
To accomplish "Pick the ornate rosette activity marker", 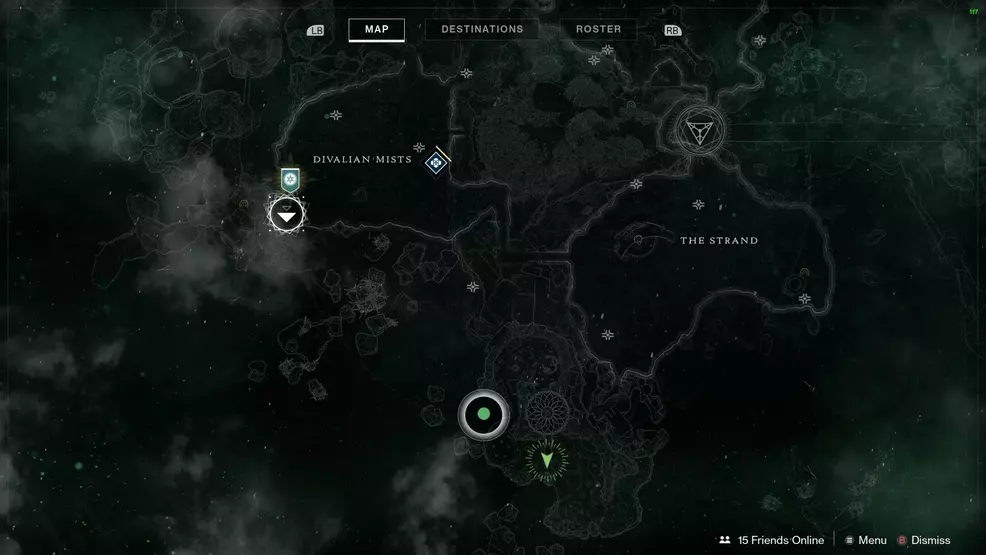I will pyautogui.click(x=547, y=411).
